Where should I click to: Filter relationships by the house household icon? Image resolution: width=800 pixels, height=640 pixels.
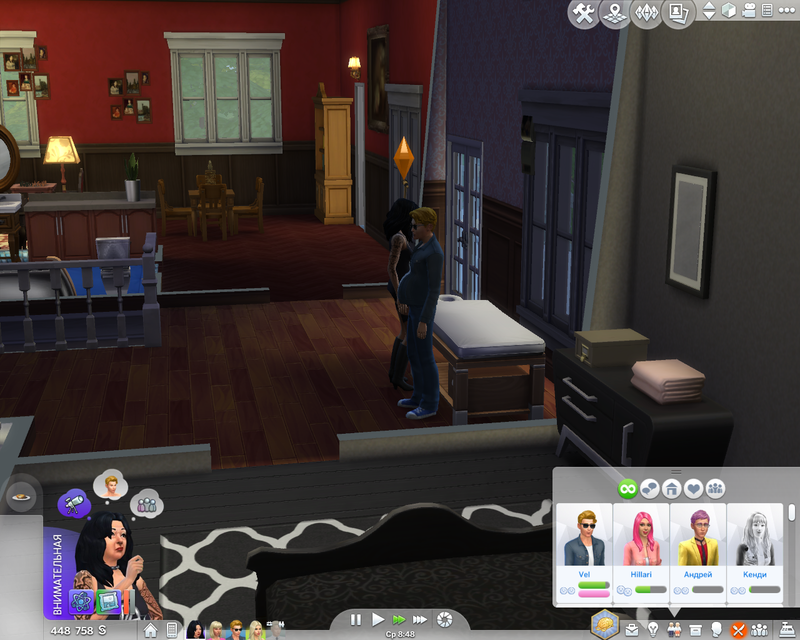click(x=672, y=488)
